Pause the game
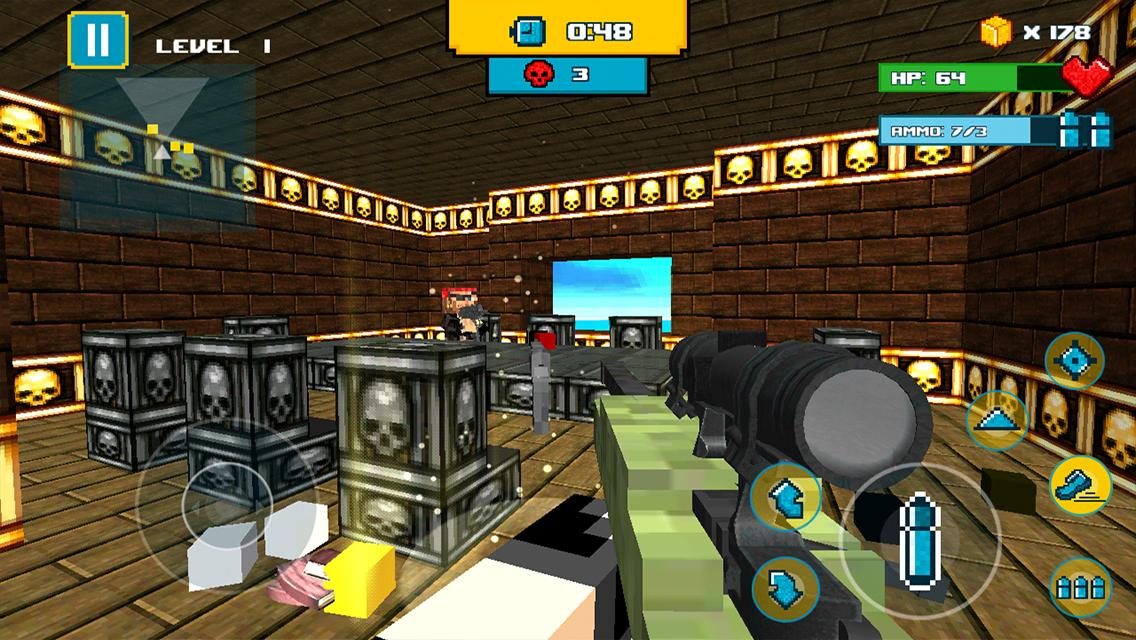1136x640 pixels. [x=97, y=40]
